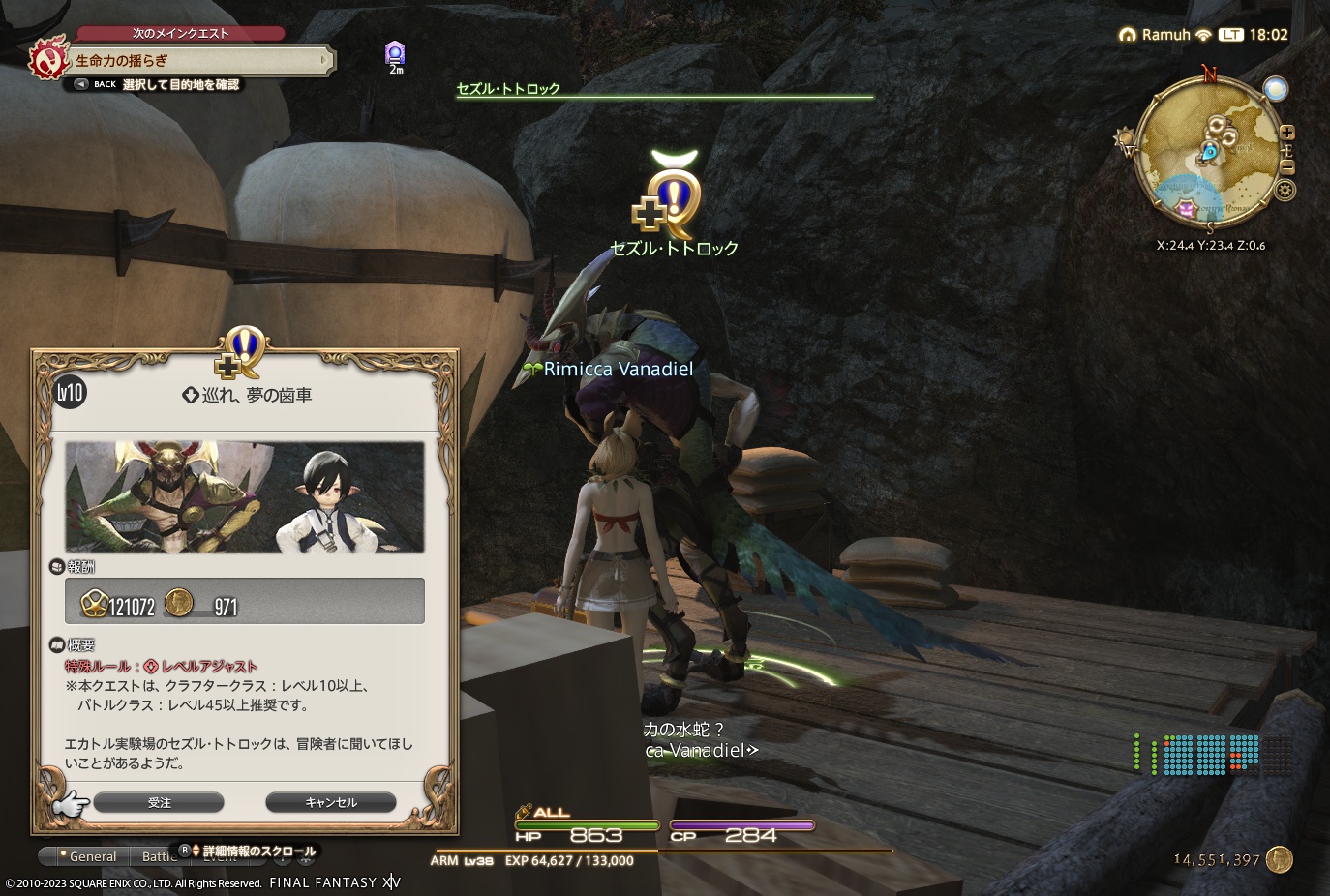Click the aetheryte marker showing 2m distance
The height and width of the screenshot is (896, 1330).
click(x=395, y=55)
